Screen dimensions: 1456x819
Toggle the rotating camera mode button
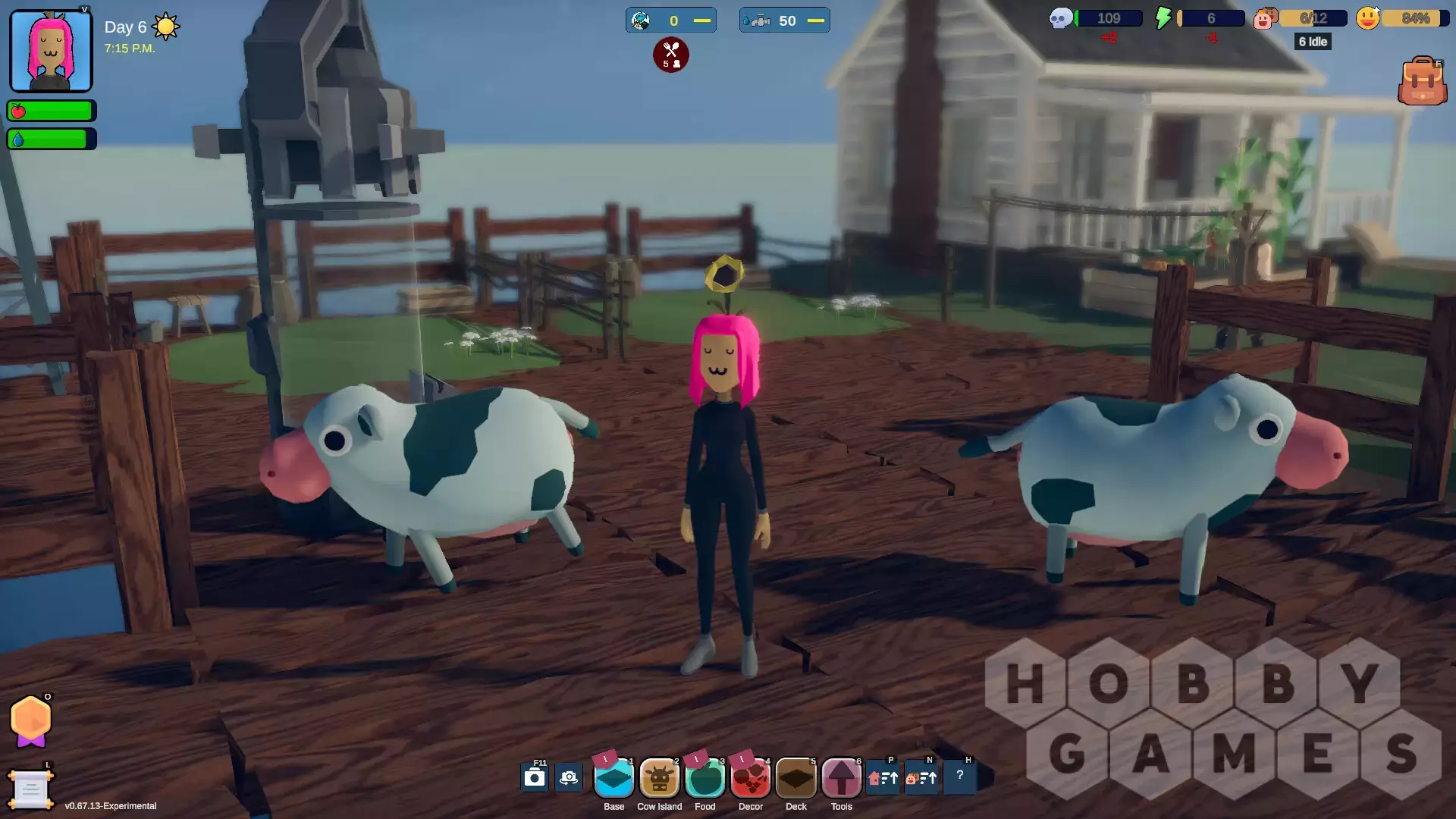tap(569, 777)
